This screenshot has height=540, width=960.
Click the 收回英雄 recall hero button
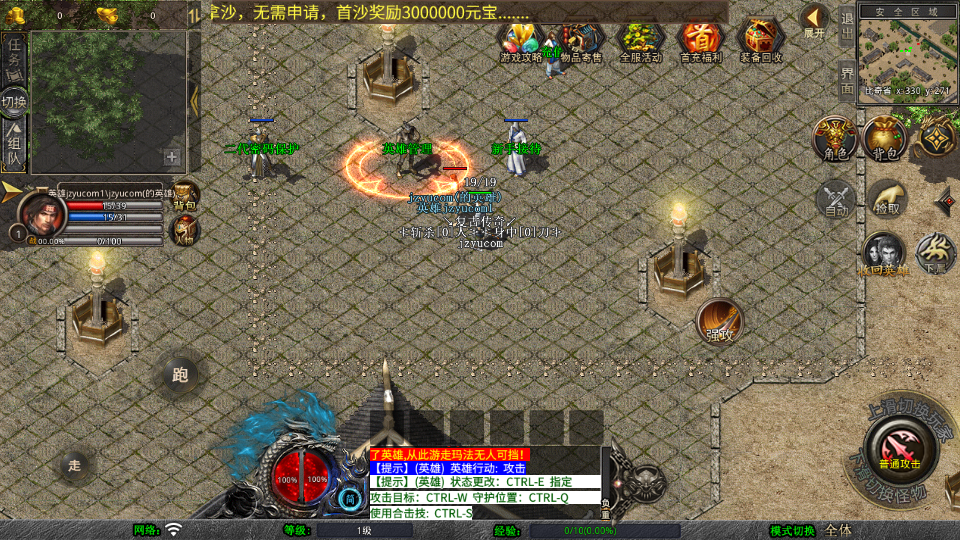[x=884, y=254]
